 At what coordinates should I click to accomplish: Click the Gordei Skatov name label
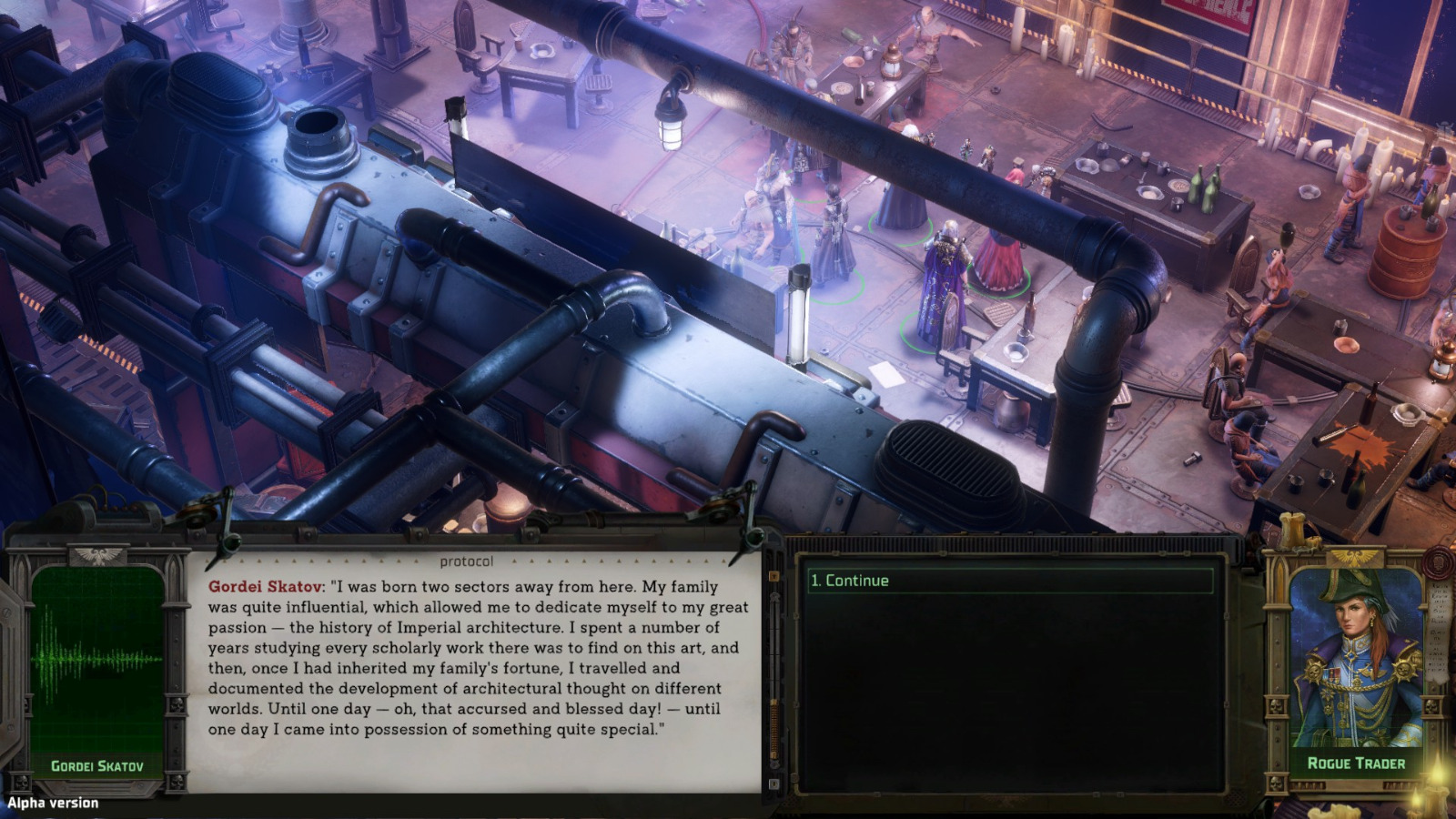[x=98, y=764]
